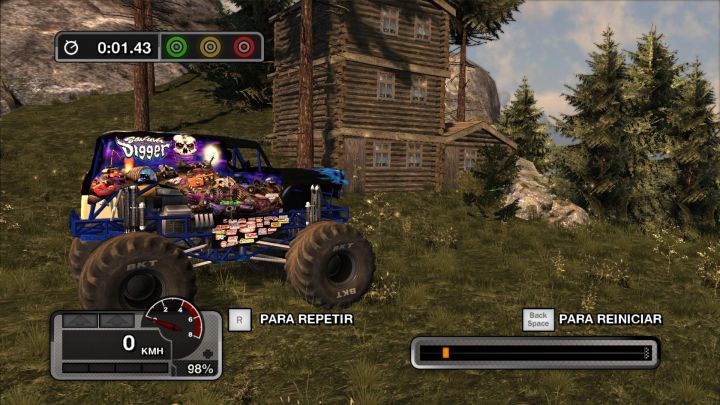Select the gold medal ring icon
The height and width of the screenshot is (405, 720).
pos(210,47)
